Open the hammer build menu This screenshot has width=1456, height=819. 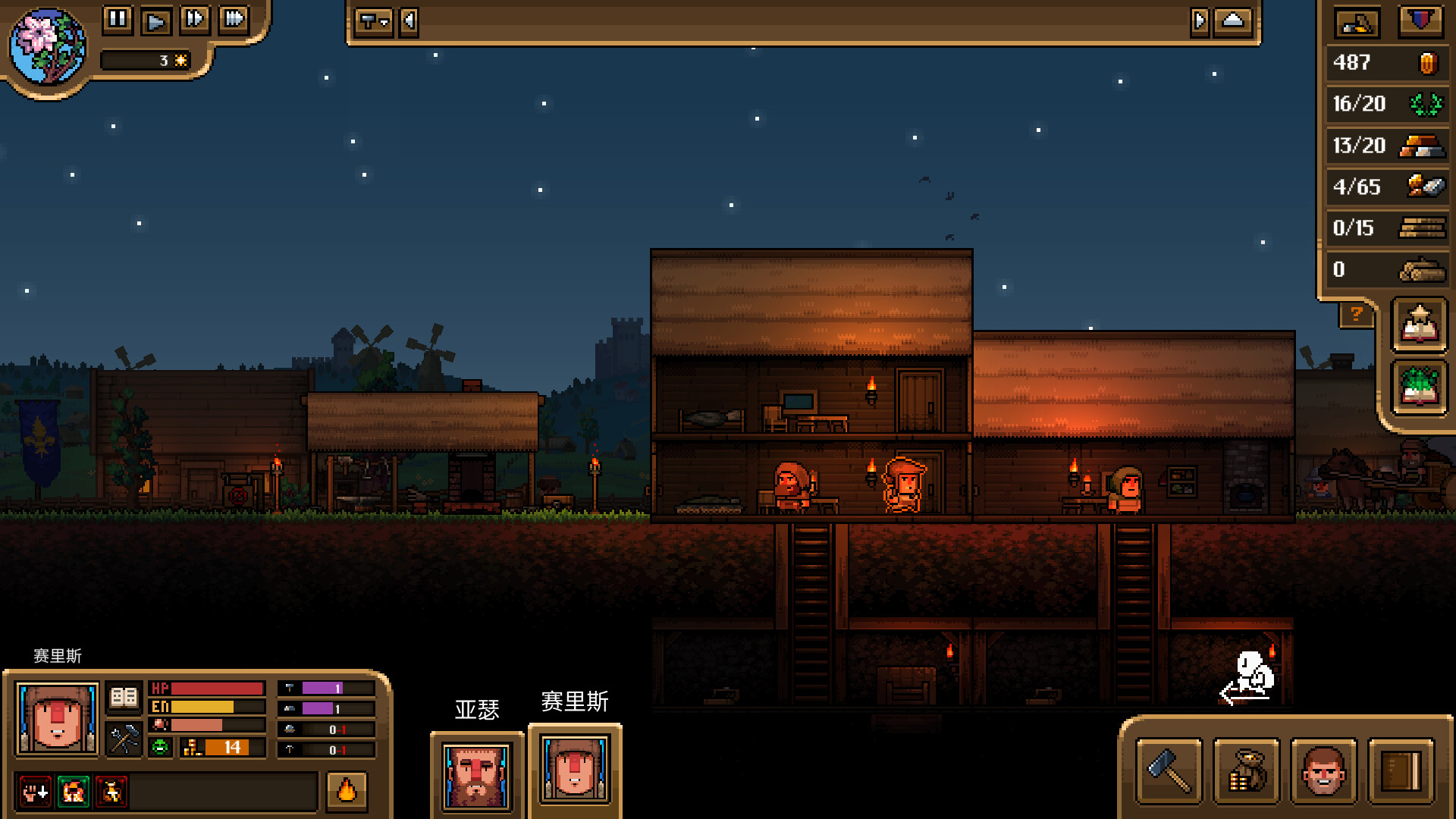pos(1169,771)
